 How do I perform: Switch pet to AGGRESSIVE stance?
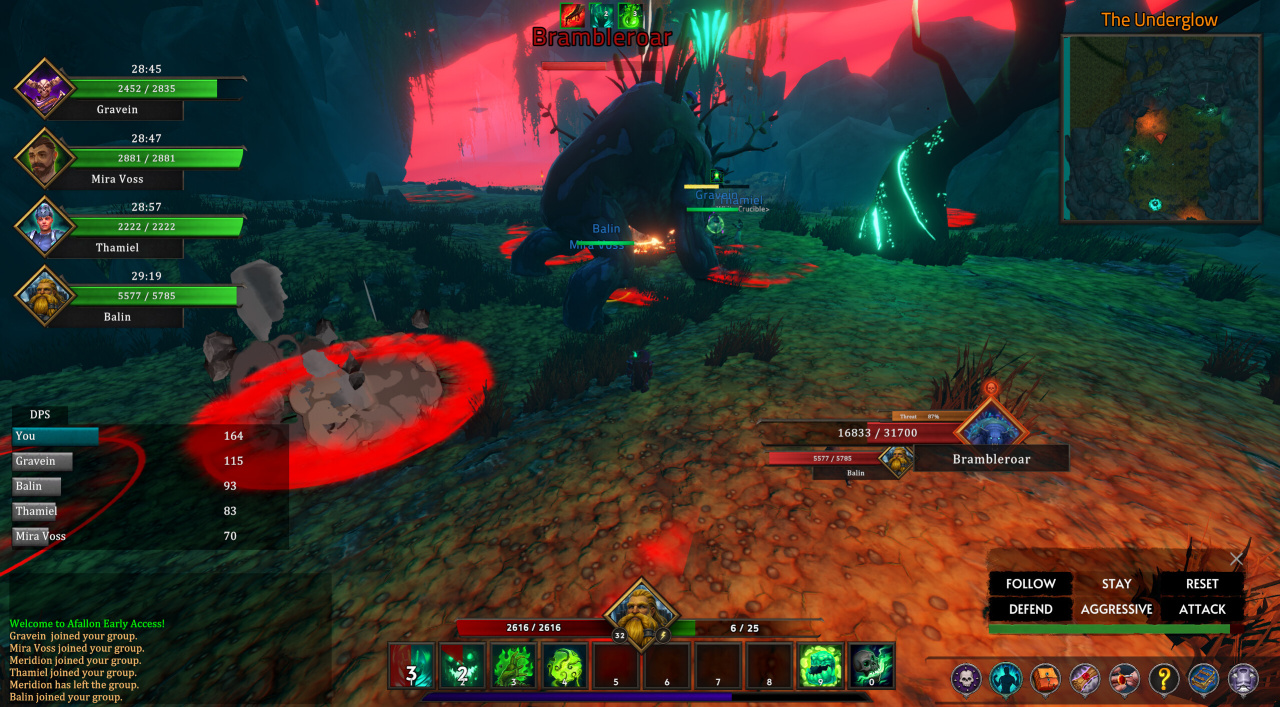coord(1116,609)
